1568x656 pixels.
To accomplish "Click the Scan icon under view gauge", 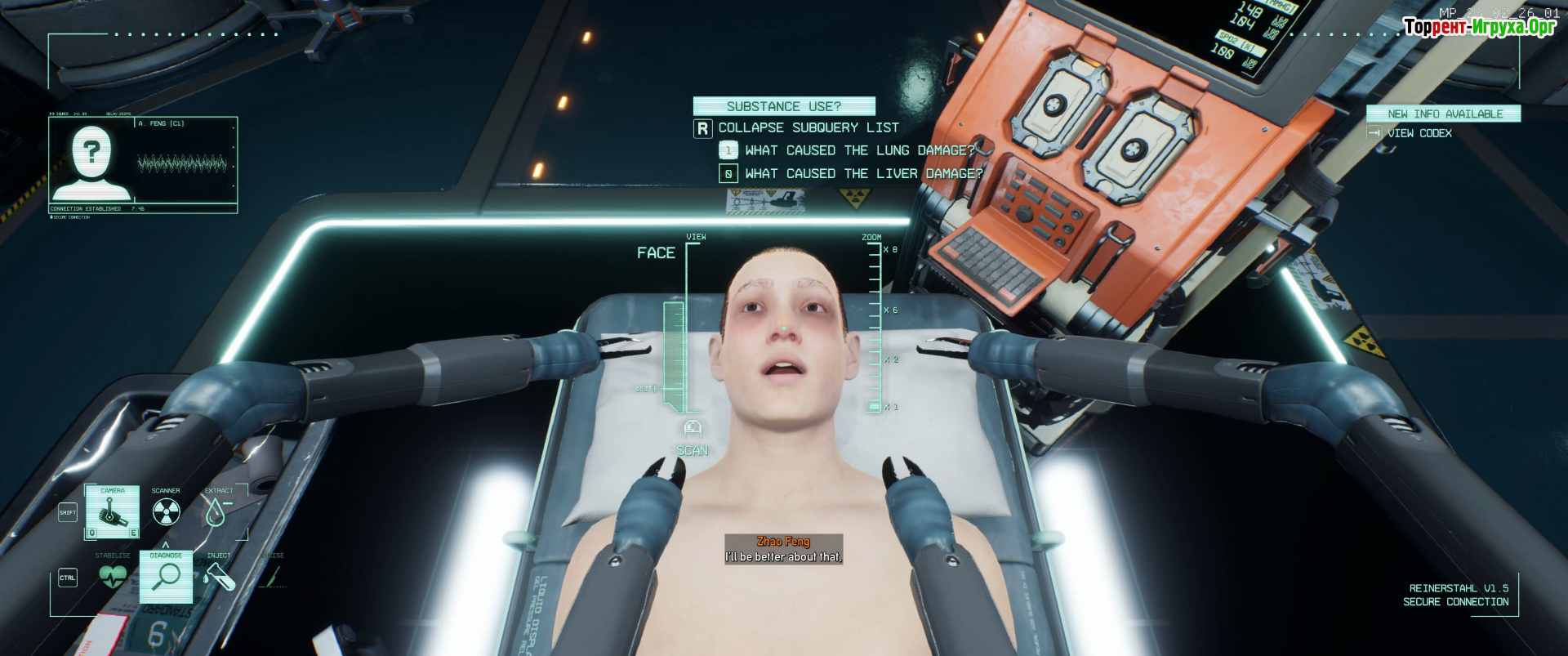I will pyautogui.click(x=692, y=428).
